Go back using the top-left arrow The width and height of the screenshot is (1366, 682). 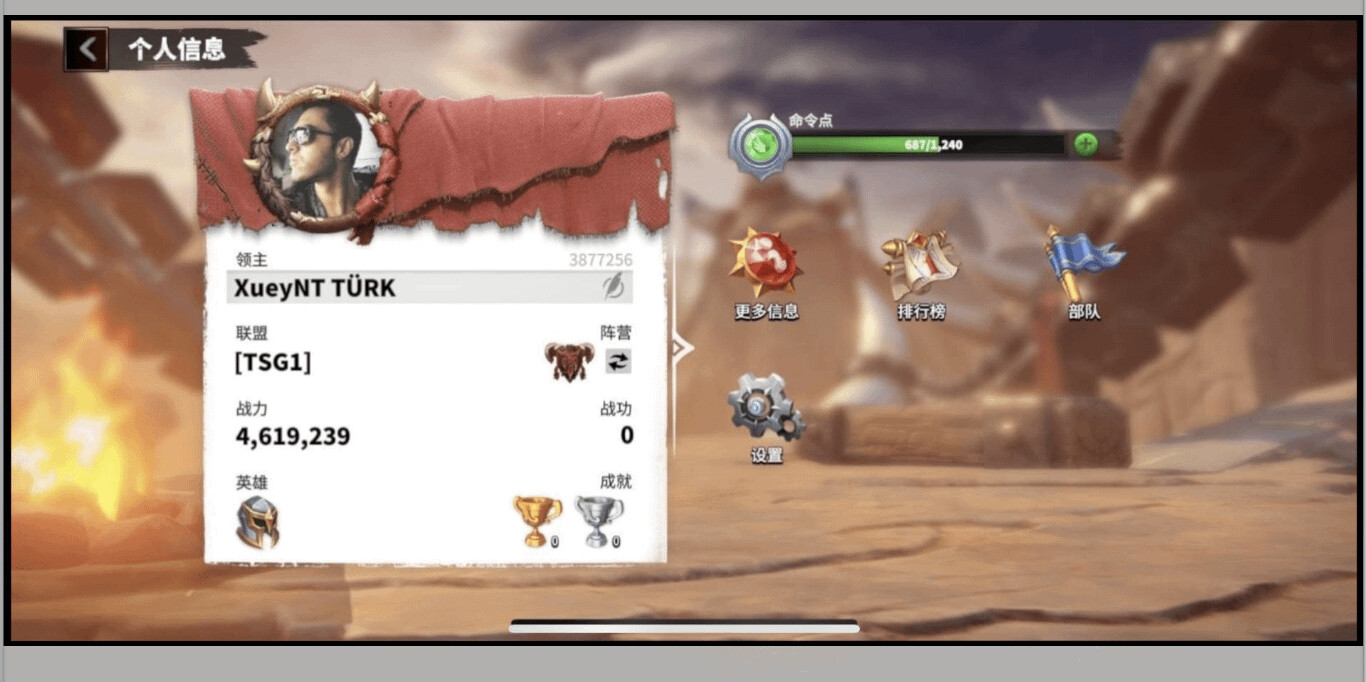(88, 49)
